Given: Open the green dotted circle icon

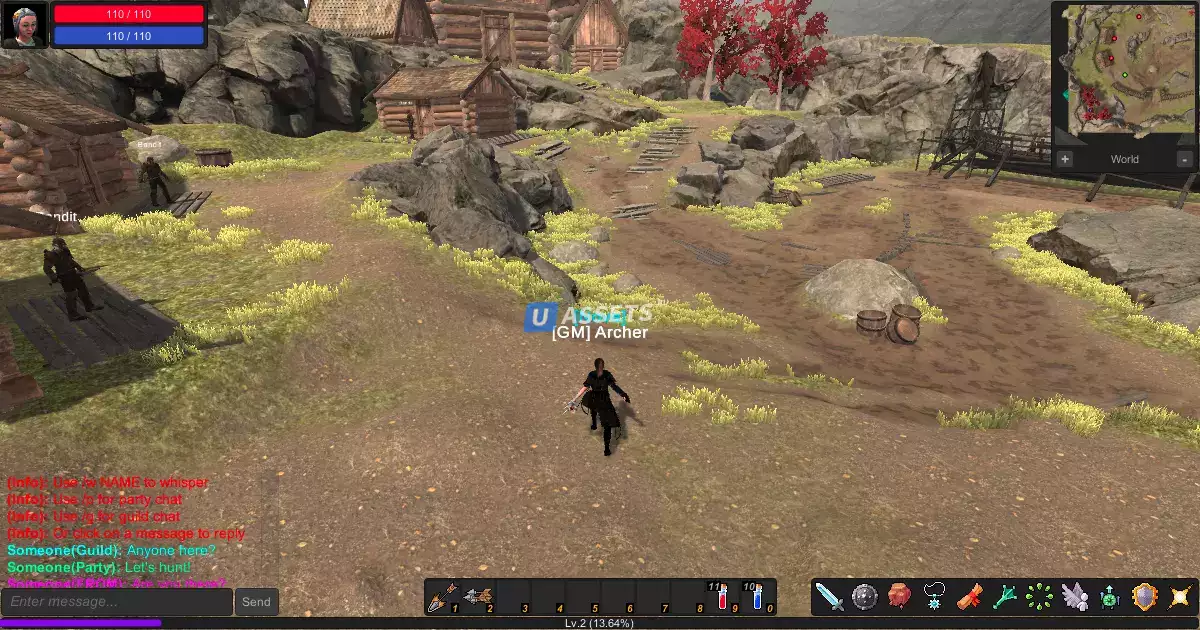Looking at the screenshot, I should (1040, 597).
